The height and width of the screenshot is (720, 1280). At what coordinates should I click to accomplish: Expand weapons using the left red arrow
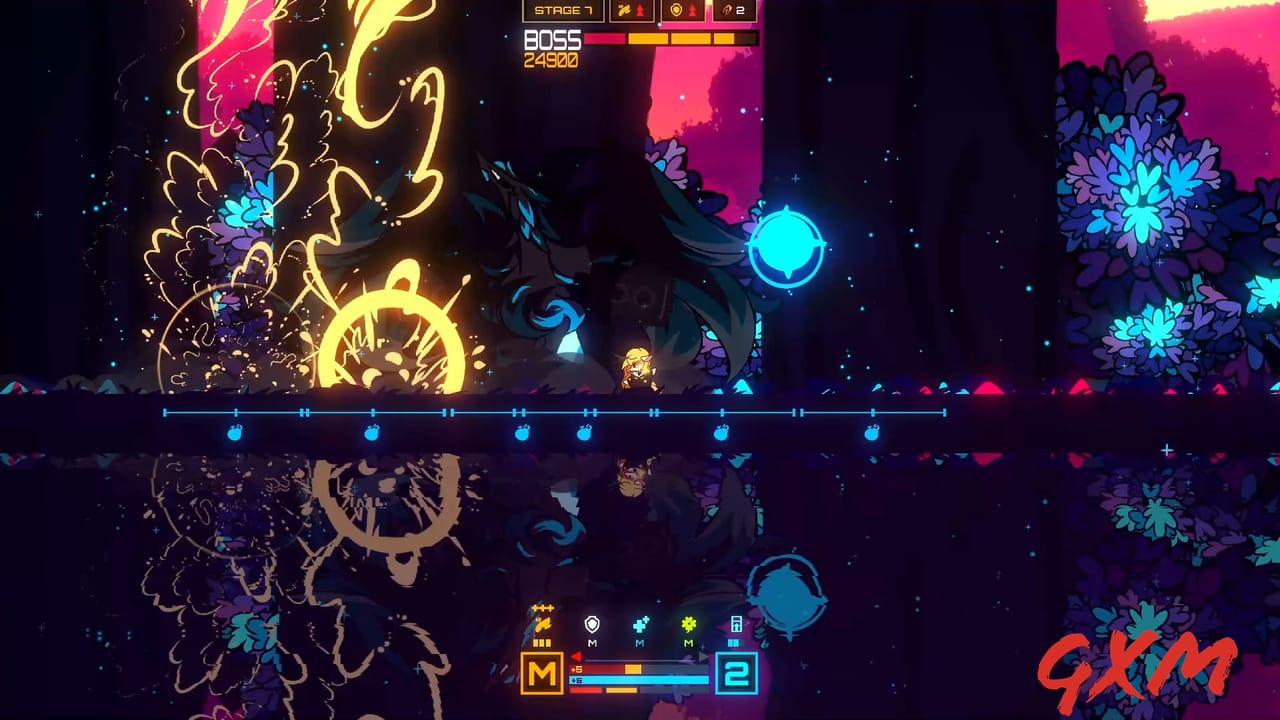(x=576, y=657)
